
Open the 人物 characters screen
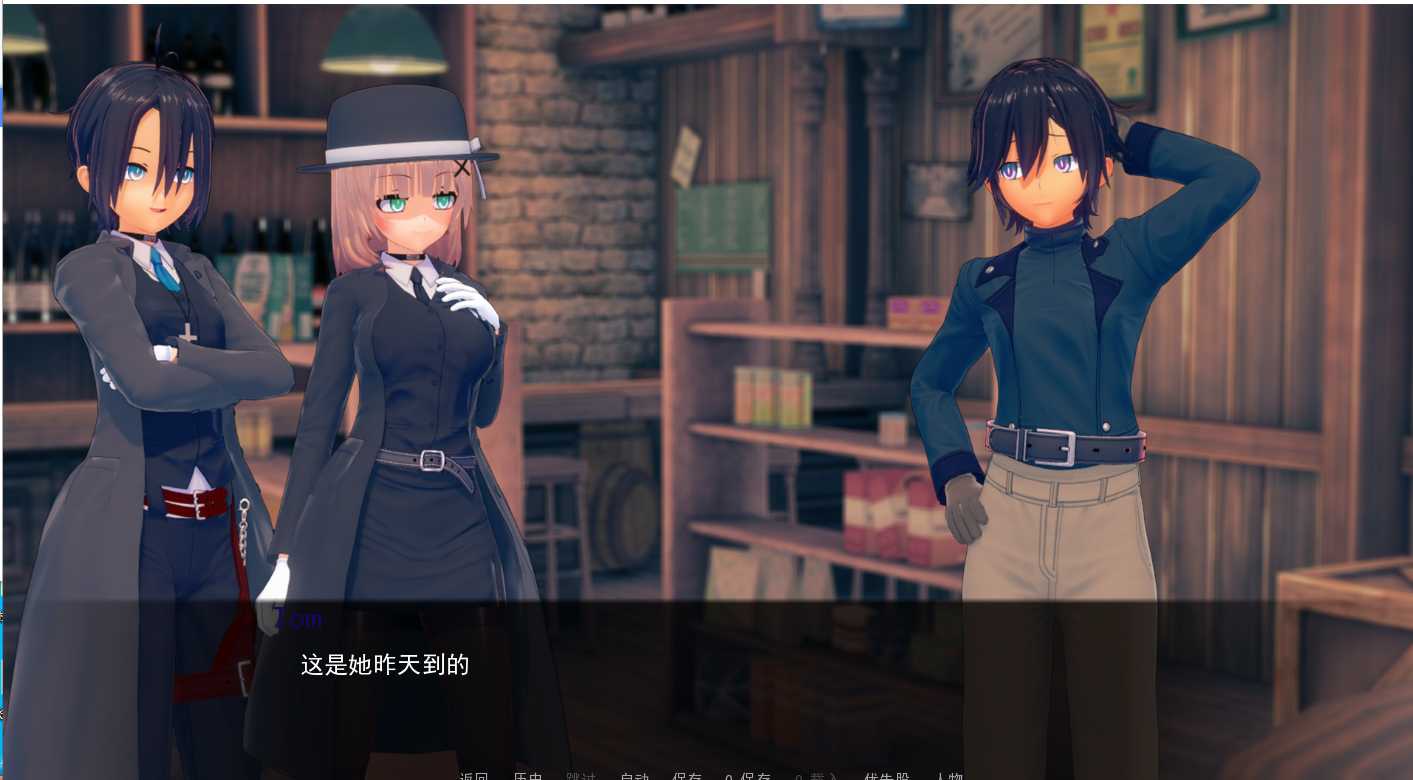948,776
